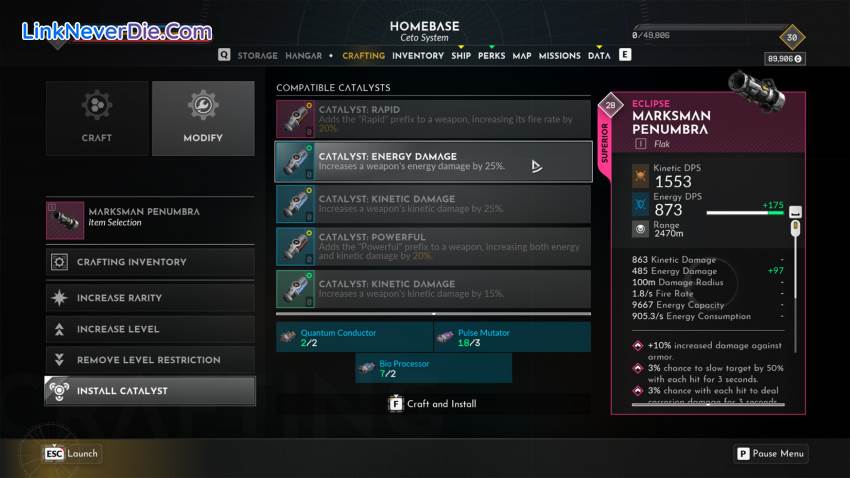Open the Ship tab
This screenshot has height=478, width=850.
461,56
